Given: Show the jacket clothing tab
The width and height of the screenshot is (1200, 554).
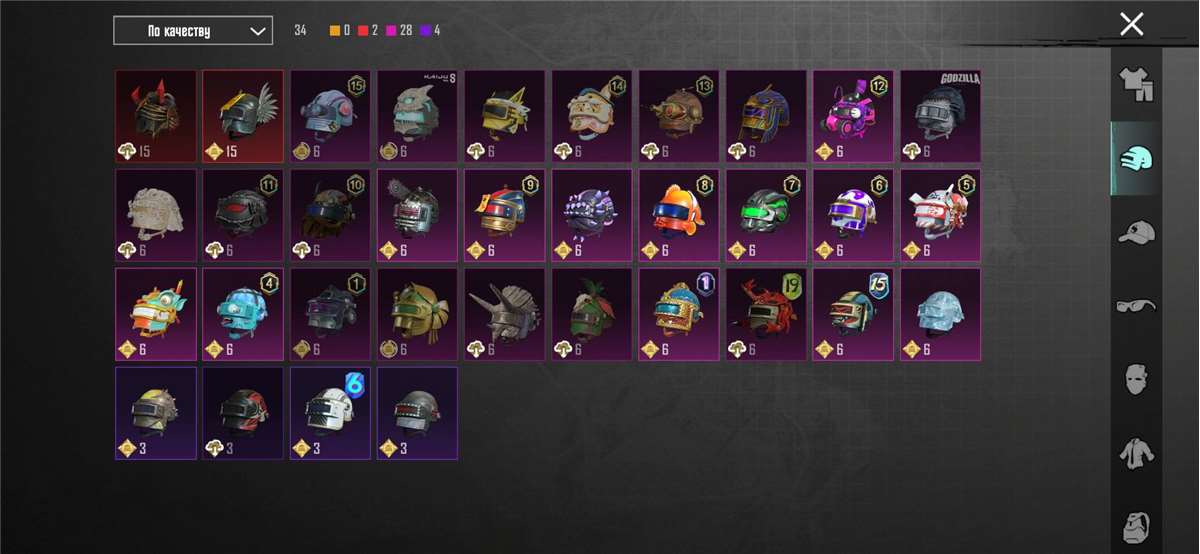Looking at the screenshot, I should [x=1136, y=452].
